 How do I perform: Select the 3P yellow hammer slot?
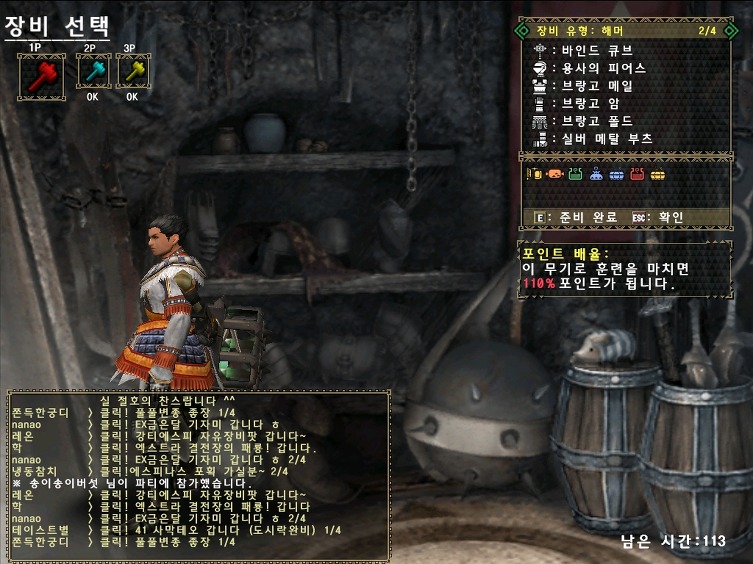coord(132,71)
